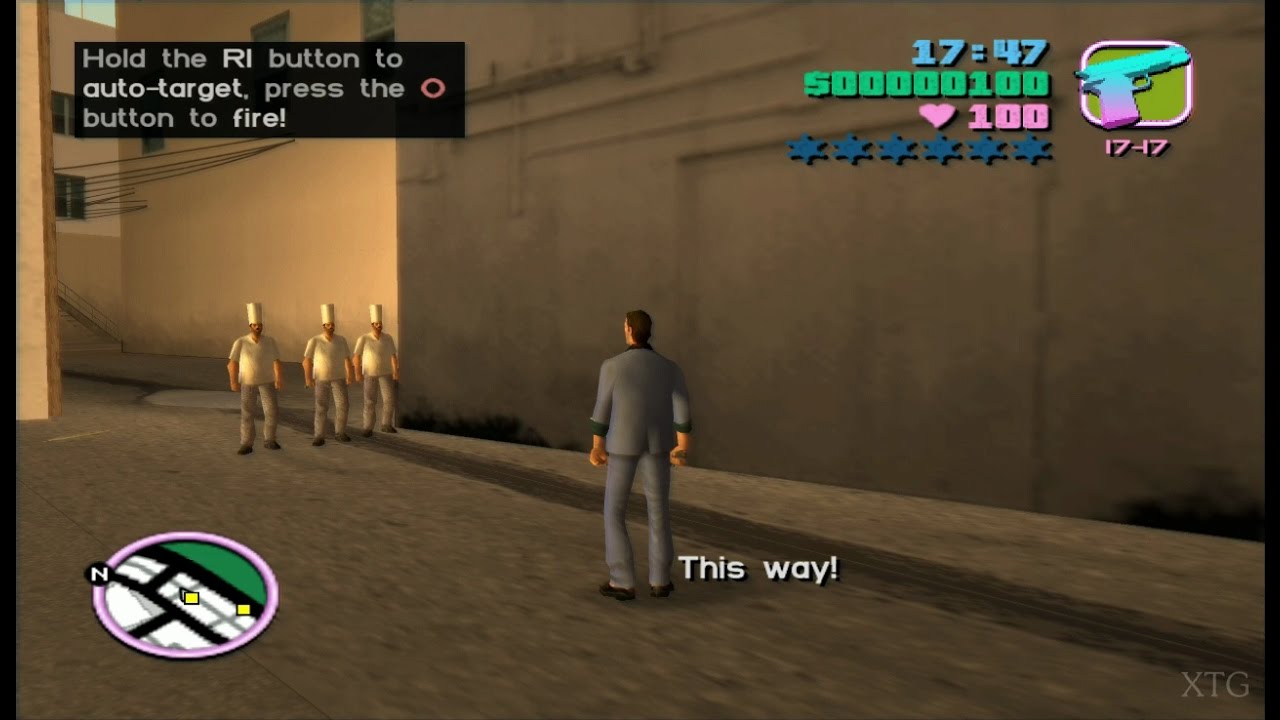Select the right yellow blip on minimap
1280x720 pixels.
click(242, 608)
